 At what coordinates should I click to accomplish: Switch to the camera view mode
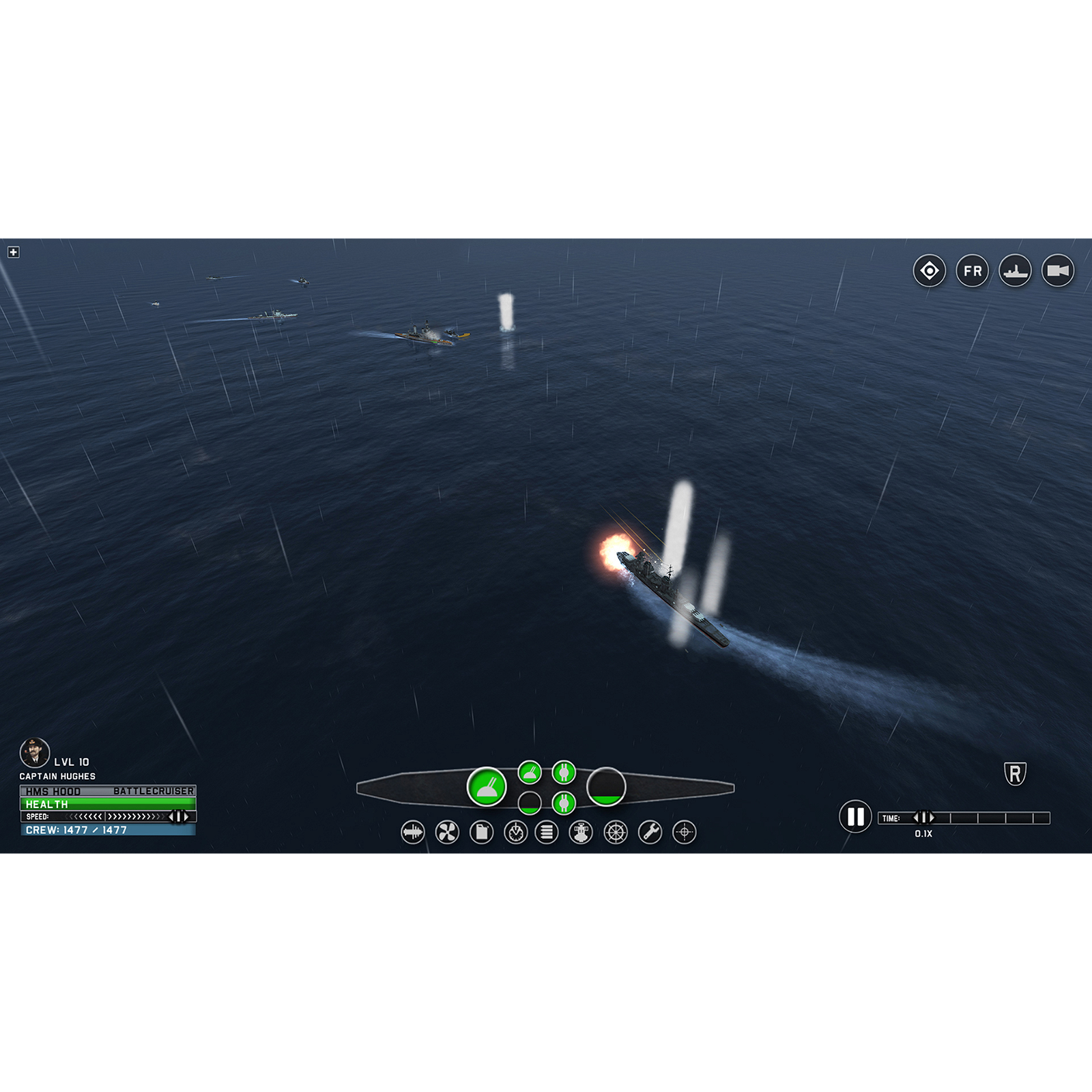(x=1057, y=271)
